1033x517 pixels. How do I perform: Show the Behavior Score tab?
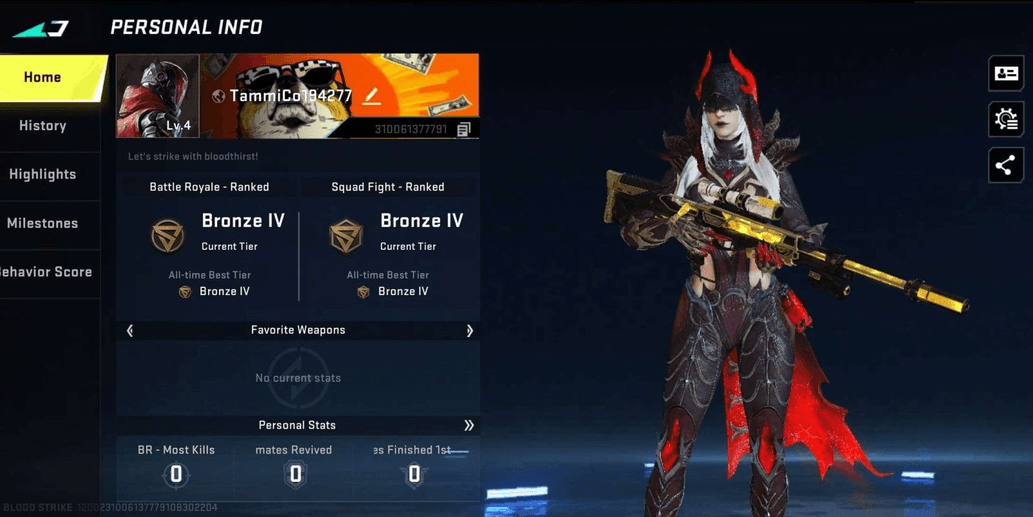tap(46, 272)
